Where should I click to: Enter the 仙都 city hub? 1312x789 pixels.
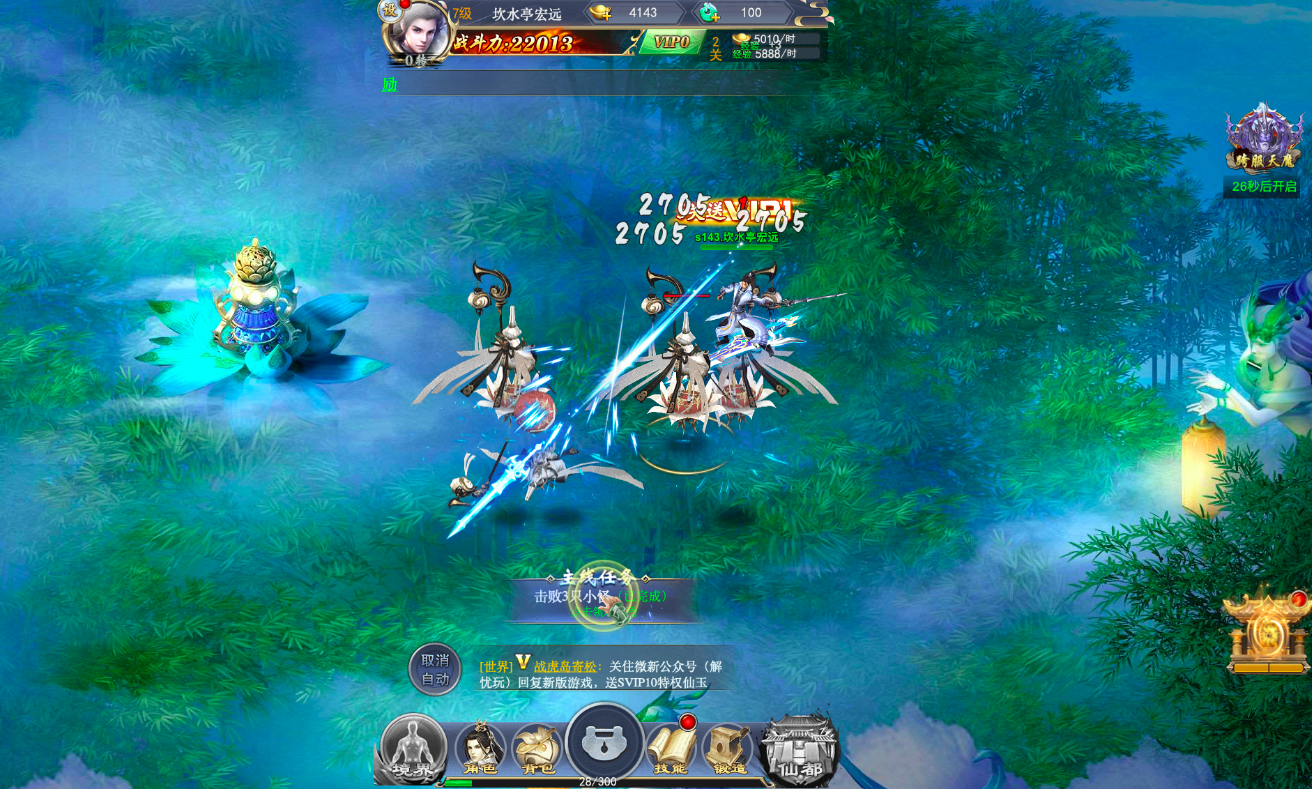point(798,750)
